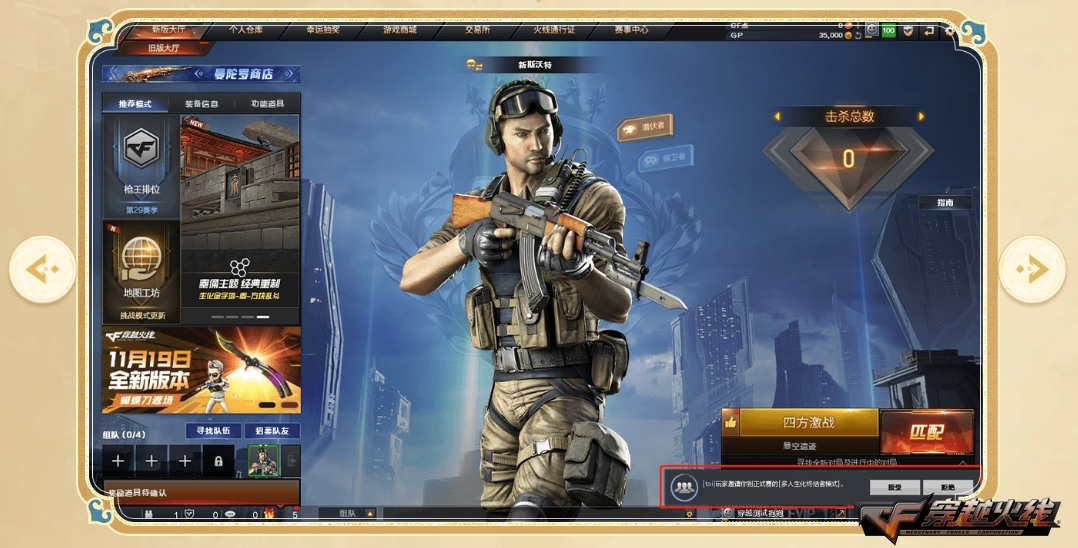
Task: Go to the 赛事中心 tournament center
Action: [x=632, y=30]
